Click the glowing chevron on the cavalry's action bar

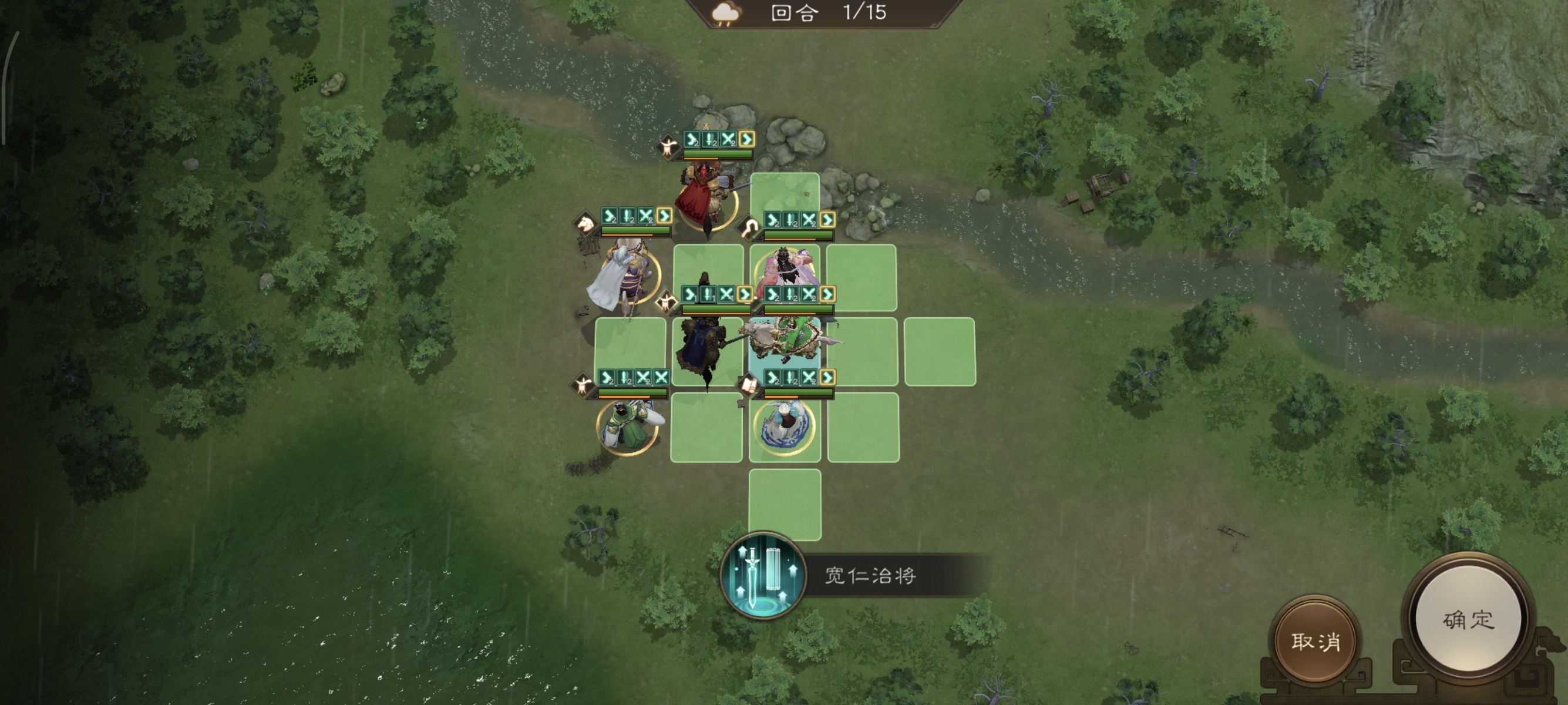pyautogui.click(x=664, y=217)
